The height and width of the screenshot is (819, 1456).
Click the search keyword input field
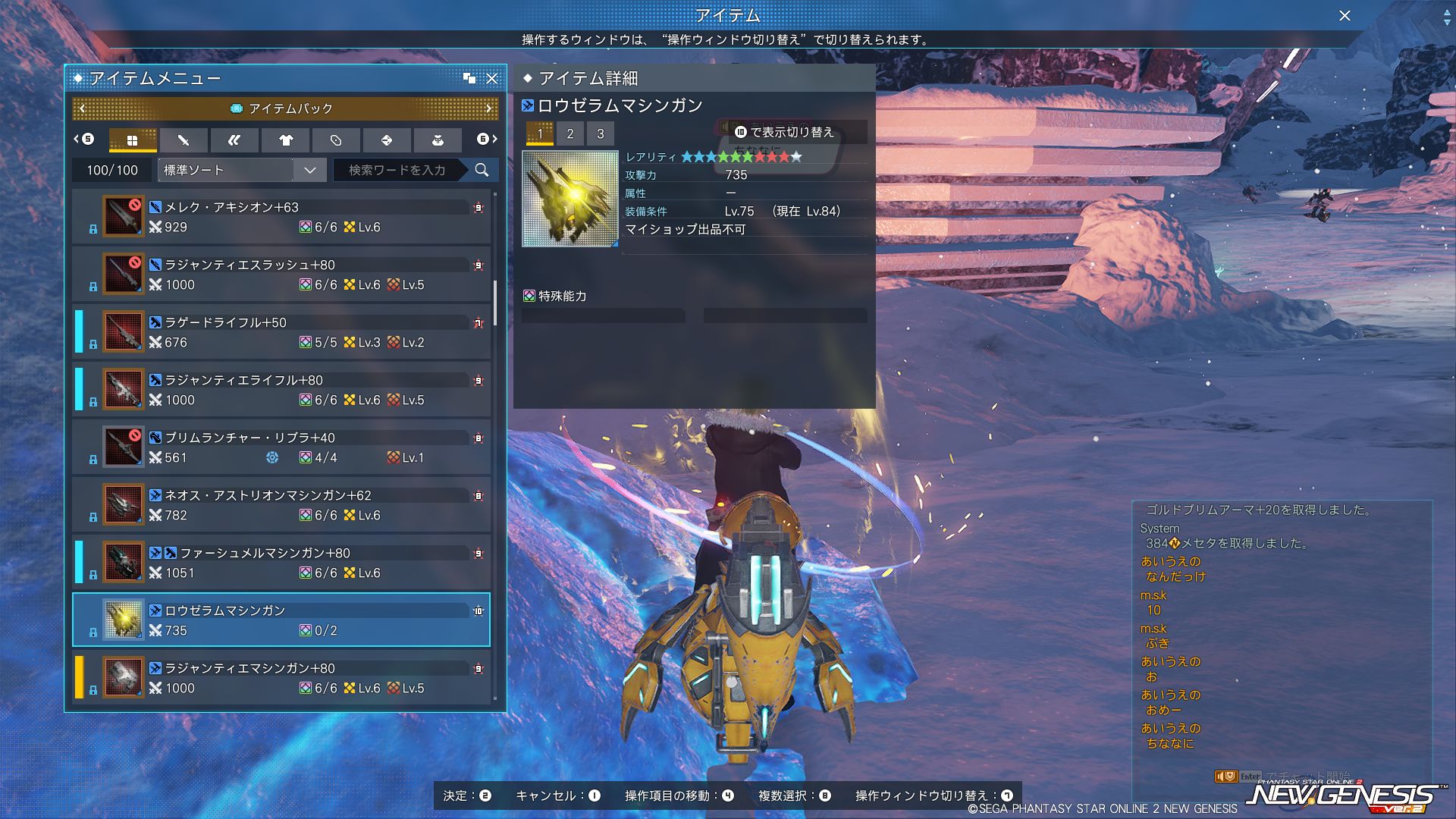click(397, 170)
